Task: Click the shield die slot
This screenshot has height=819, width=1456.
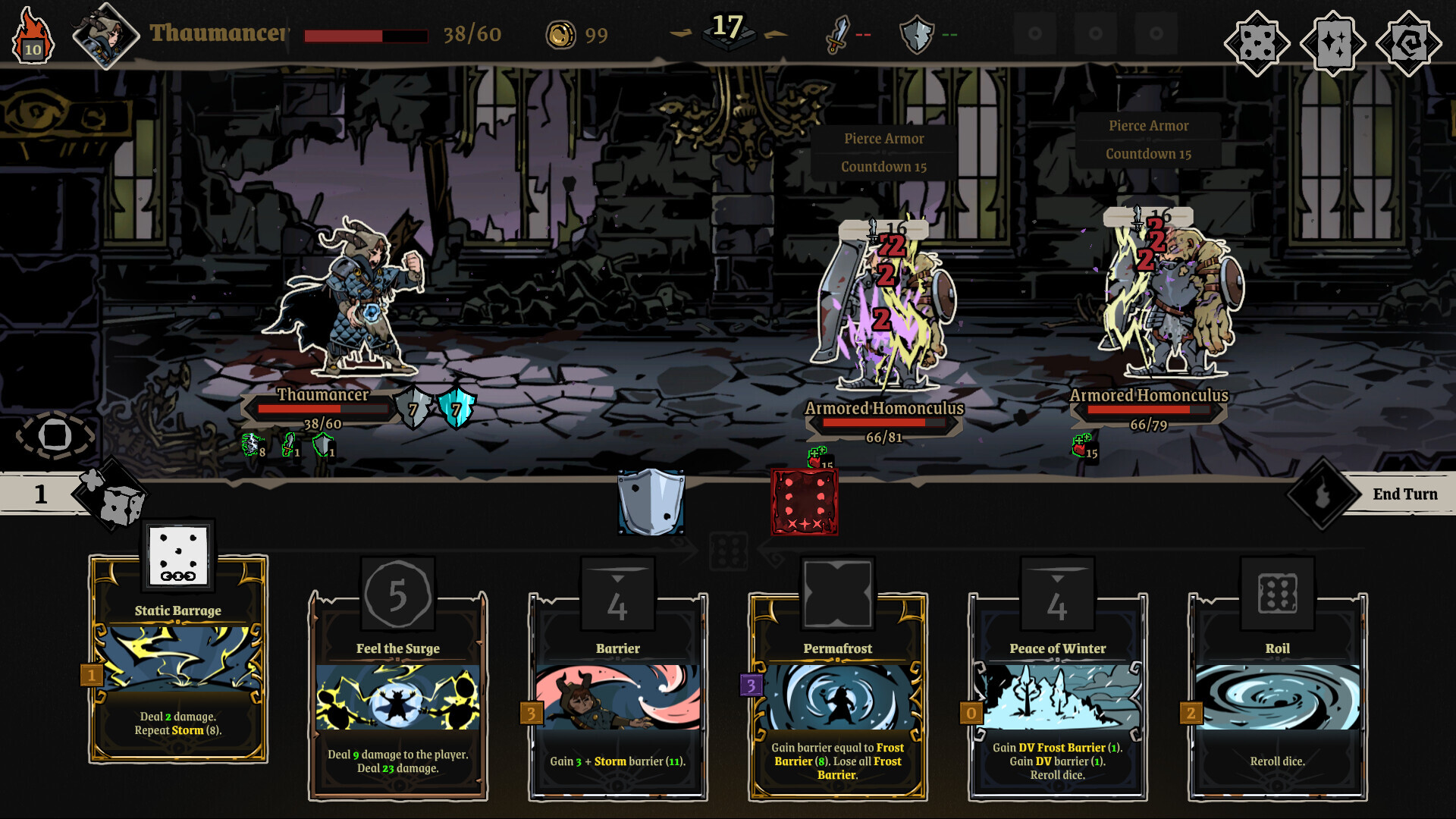Action: pos(651,500)
